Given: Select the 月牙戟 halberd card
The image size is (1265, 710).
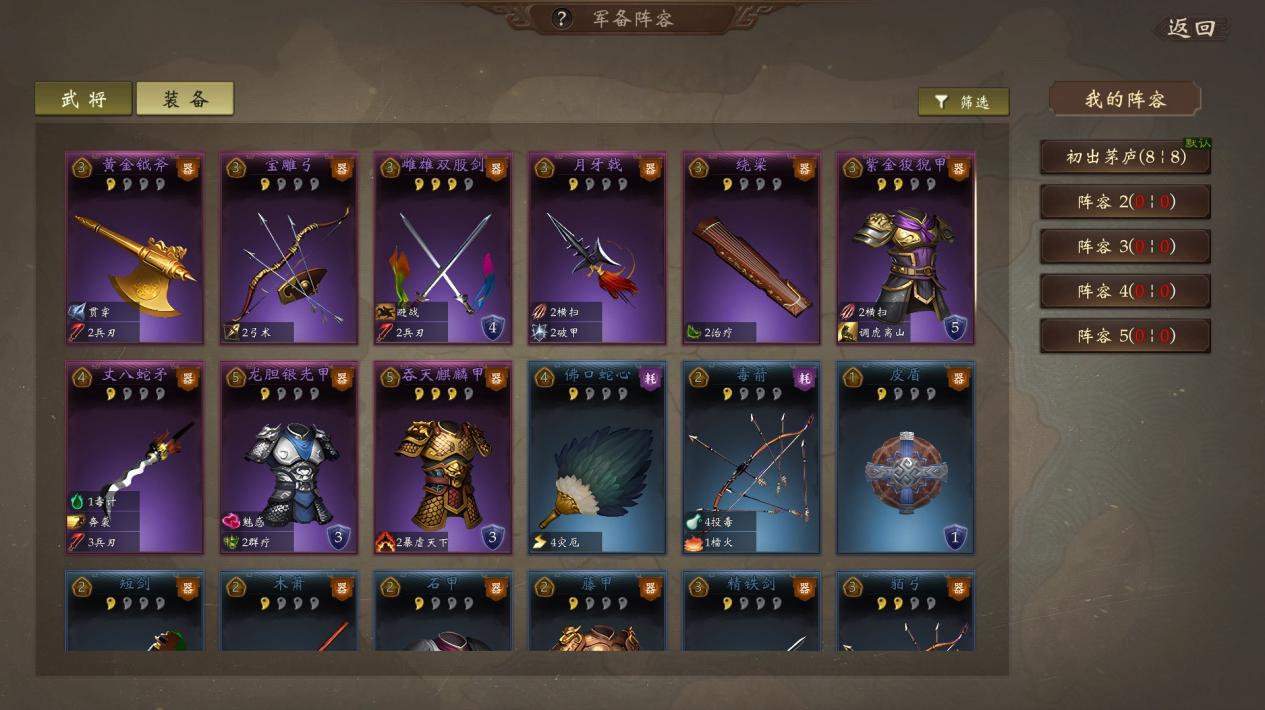Looking at the screenshot, I should pyautogui.click(x=597, y=248).
